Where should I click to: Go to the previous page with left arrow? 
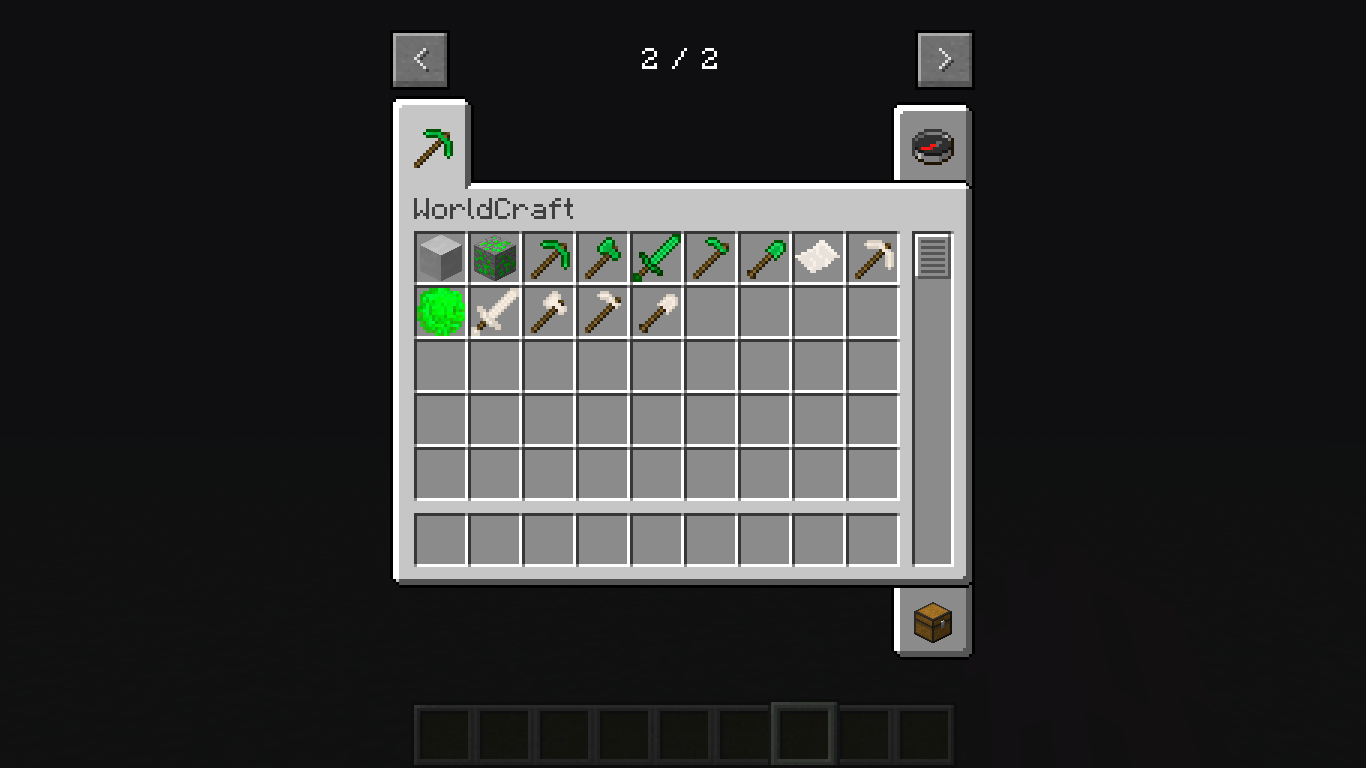[x=420, y=58]
